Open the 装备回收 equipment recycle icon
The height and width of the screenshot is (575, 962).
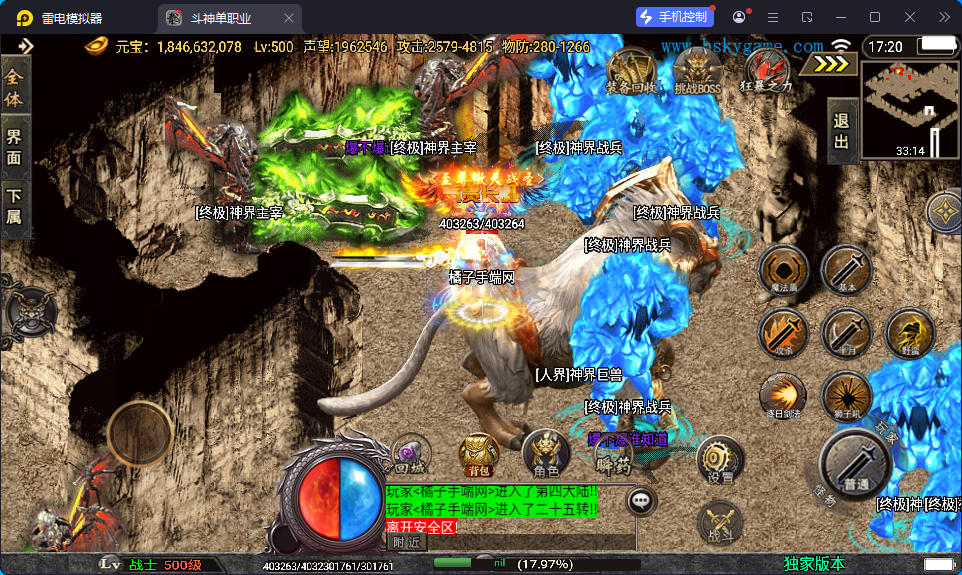pos(630,71)
